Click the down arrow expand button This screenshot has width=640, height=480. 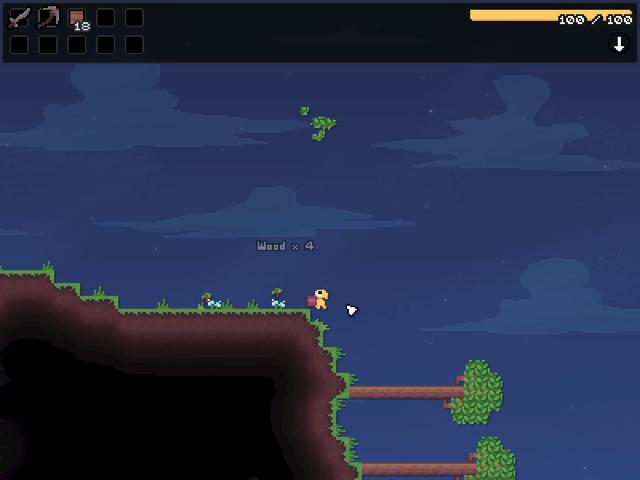pos(618,44)
